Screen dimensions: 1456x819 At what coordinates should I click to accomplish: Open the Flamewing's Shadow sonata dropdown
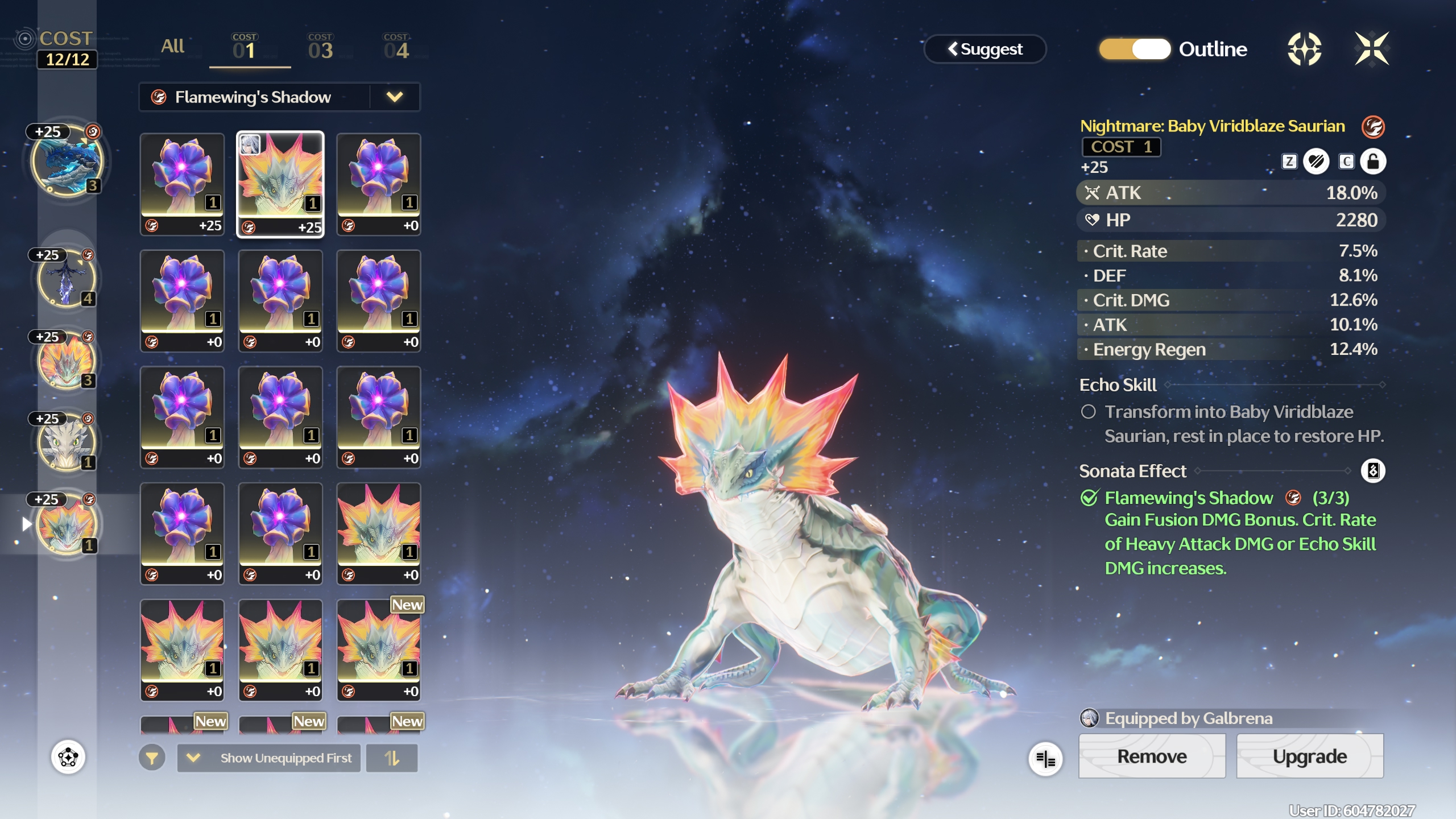coord(394,97)
